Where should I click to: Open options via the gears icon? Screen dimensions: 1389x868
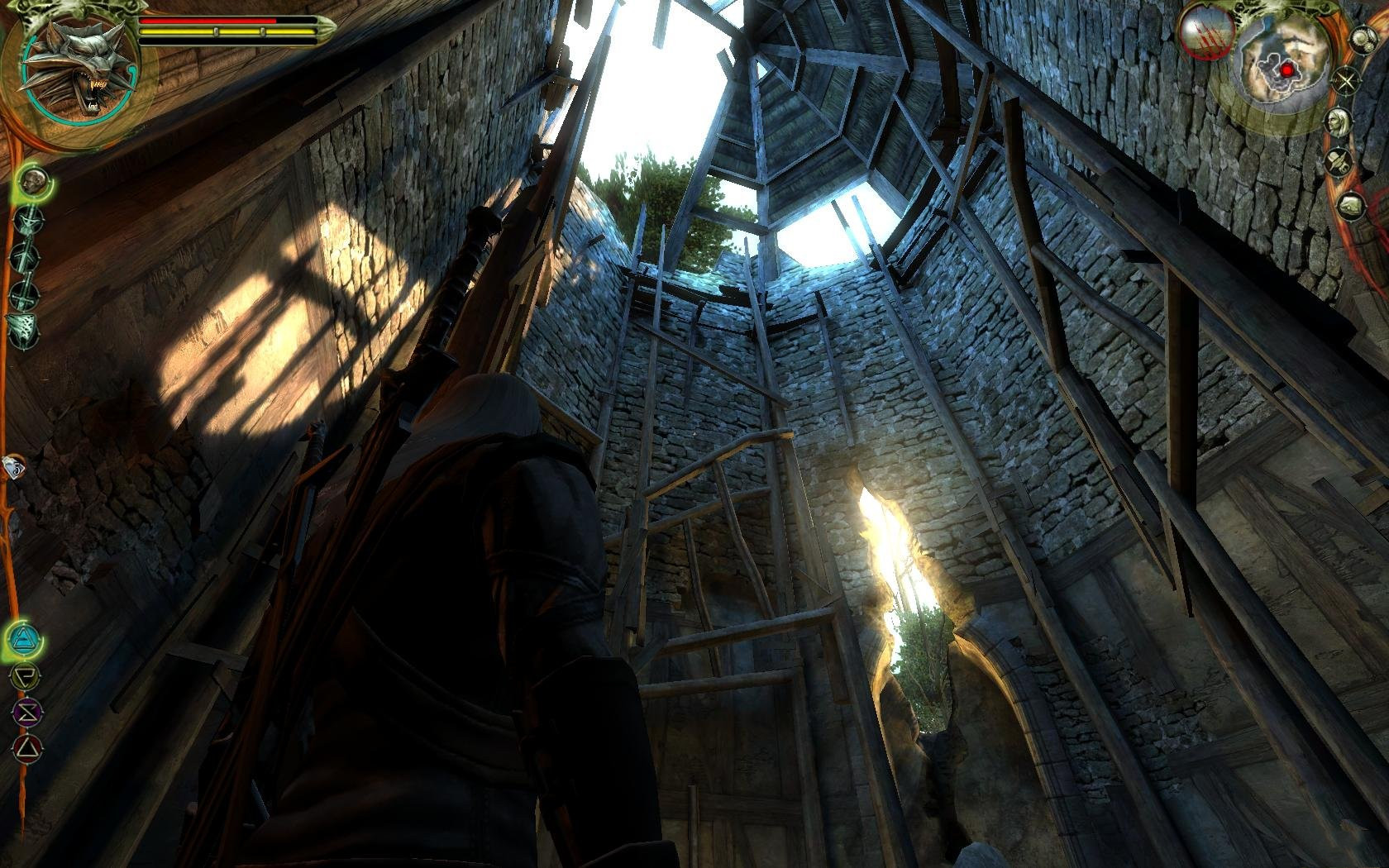point(1361,40)
